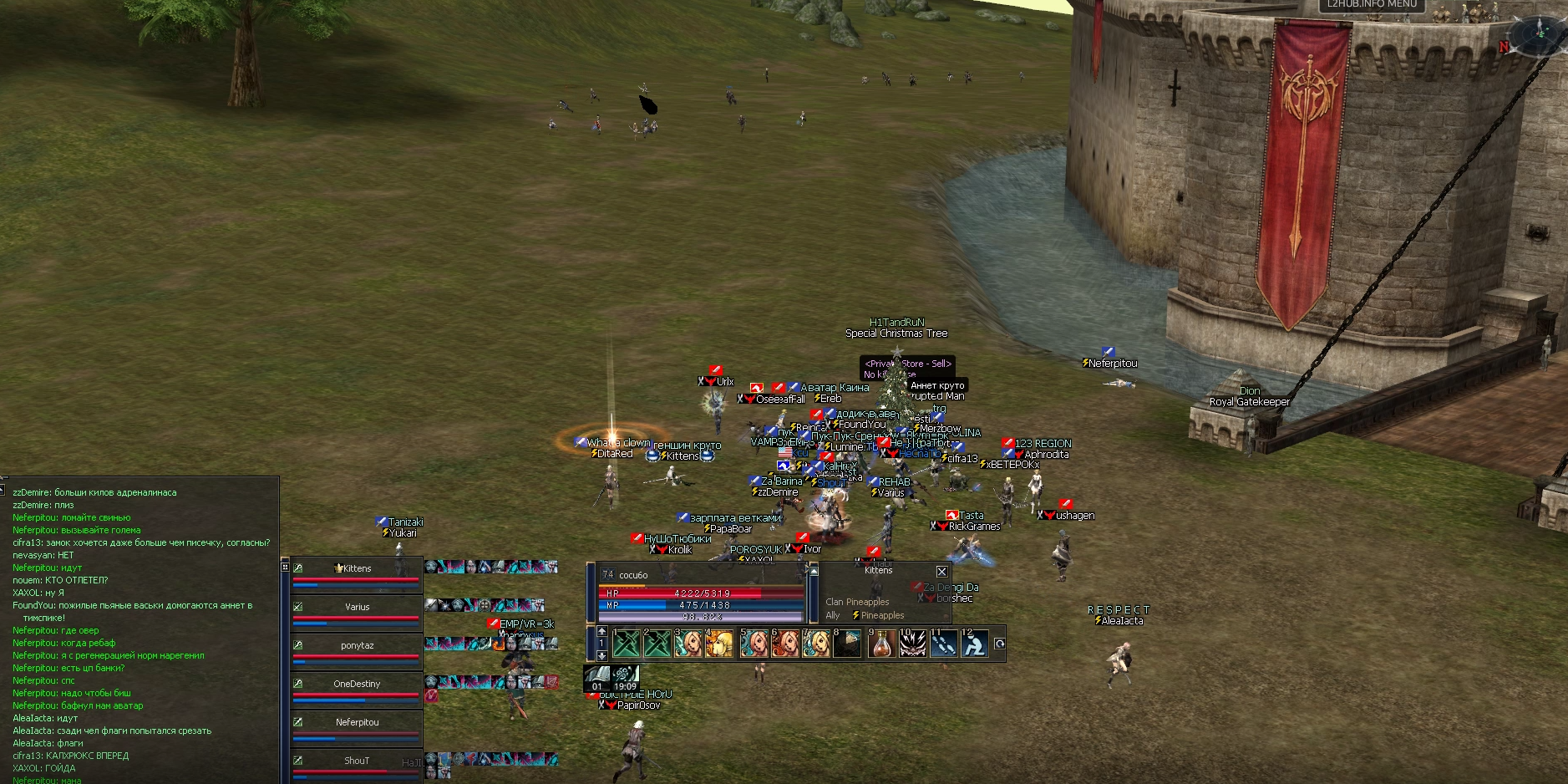Switch hotbar to the previous page with the down arrow
The width and height of the screenshot is (1568, 784).
[x=601, y=656]
